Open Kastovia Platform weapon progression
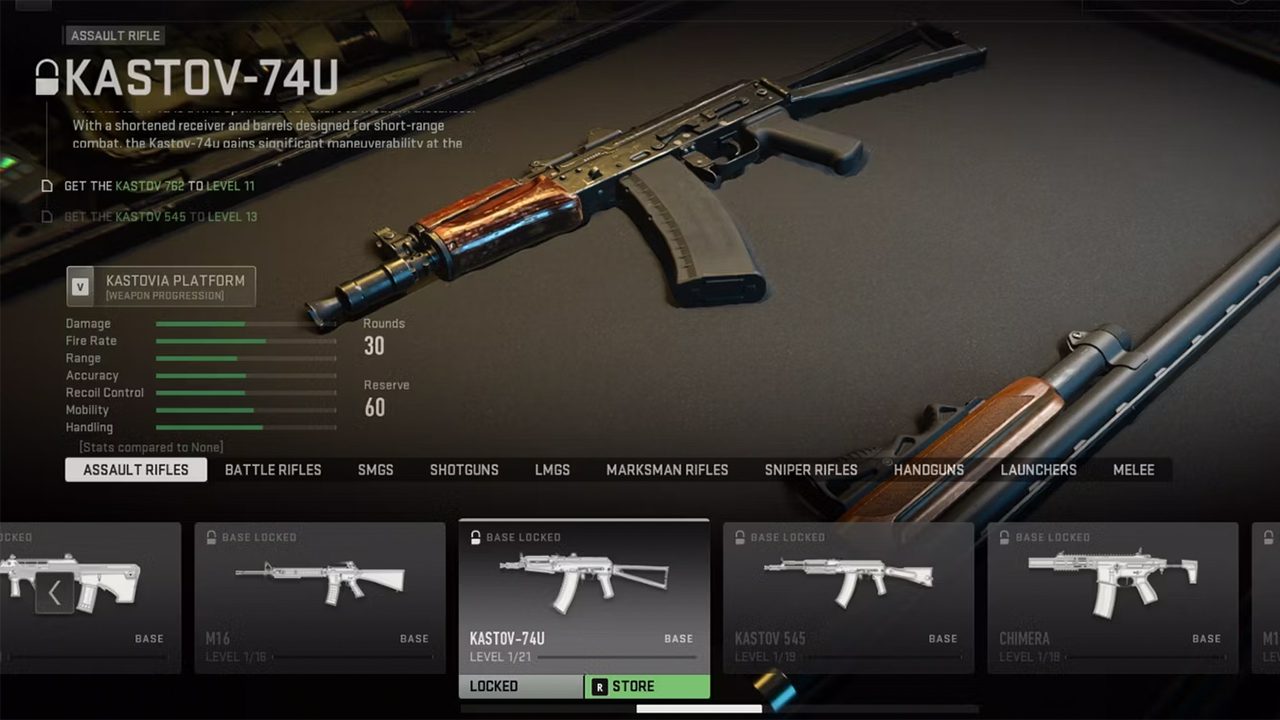 click(x=161, y=287)
